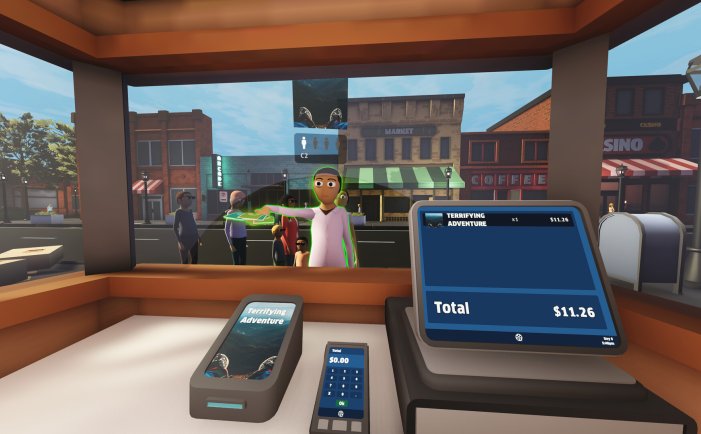Confirm payment with the green OK key
The width and height of the screenshot is (701, 434).
pos(340,403)
